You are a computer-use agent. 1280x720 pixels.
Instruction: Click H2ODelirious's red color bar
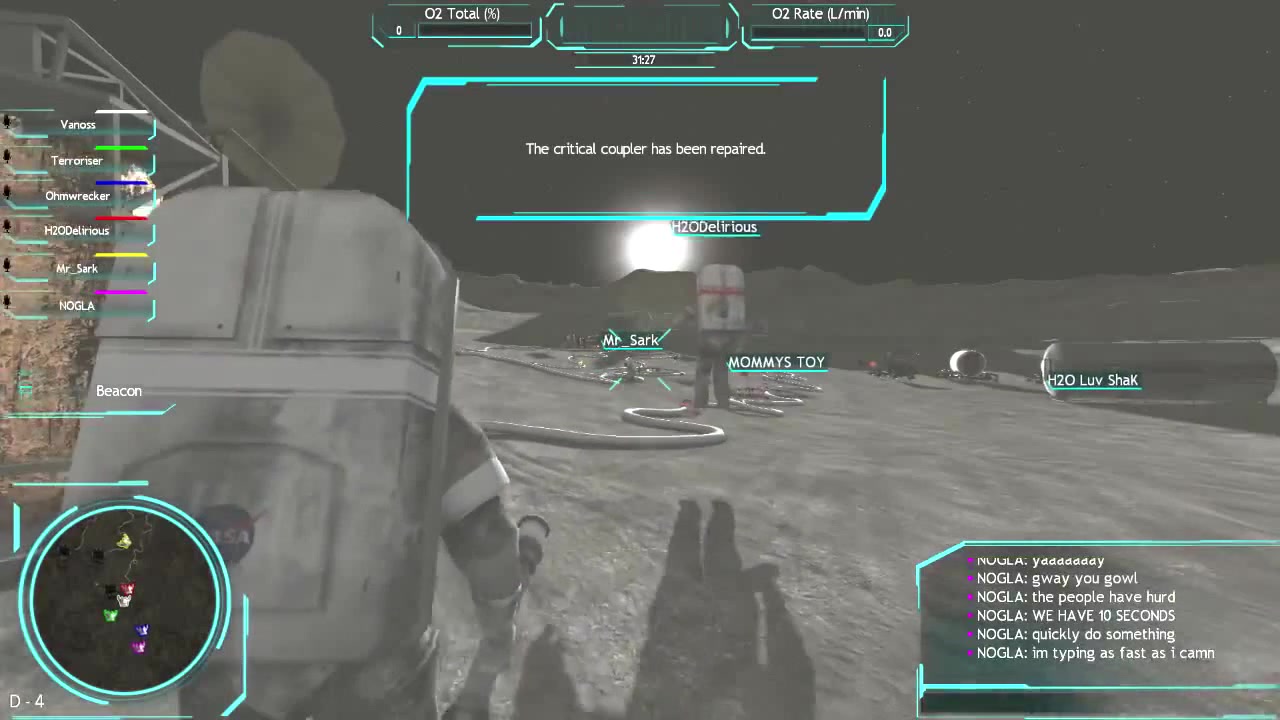tap(122, 216)
